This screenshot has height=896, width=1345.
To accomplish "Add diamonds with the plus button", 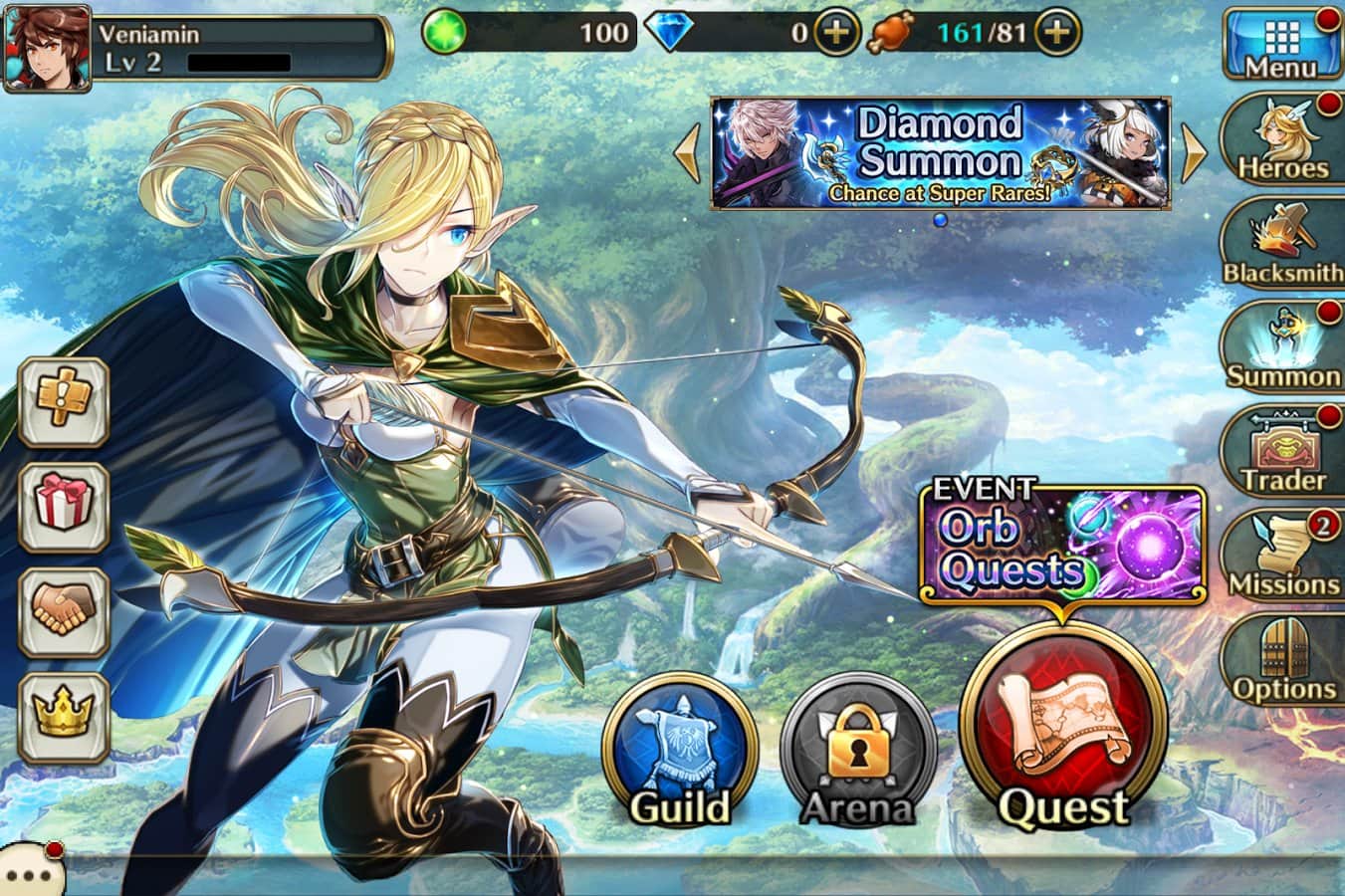I will [836, 33].
